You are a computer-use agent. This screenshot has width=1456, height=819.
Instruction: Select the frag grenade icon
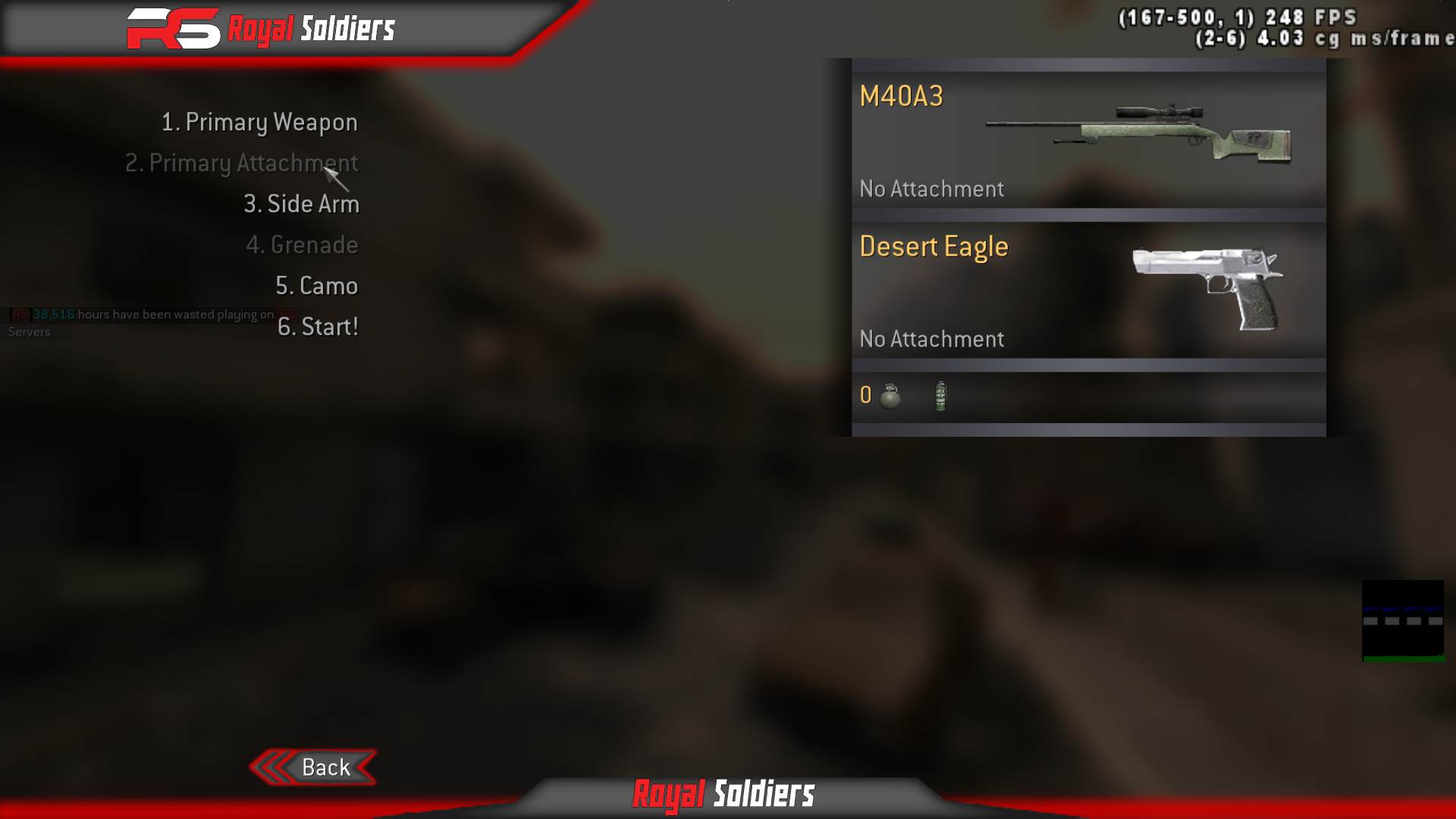890,395
